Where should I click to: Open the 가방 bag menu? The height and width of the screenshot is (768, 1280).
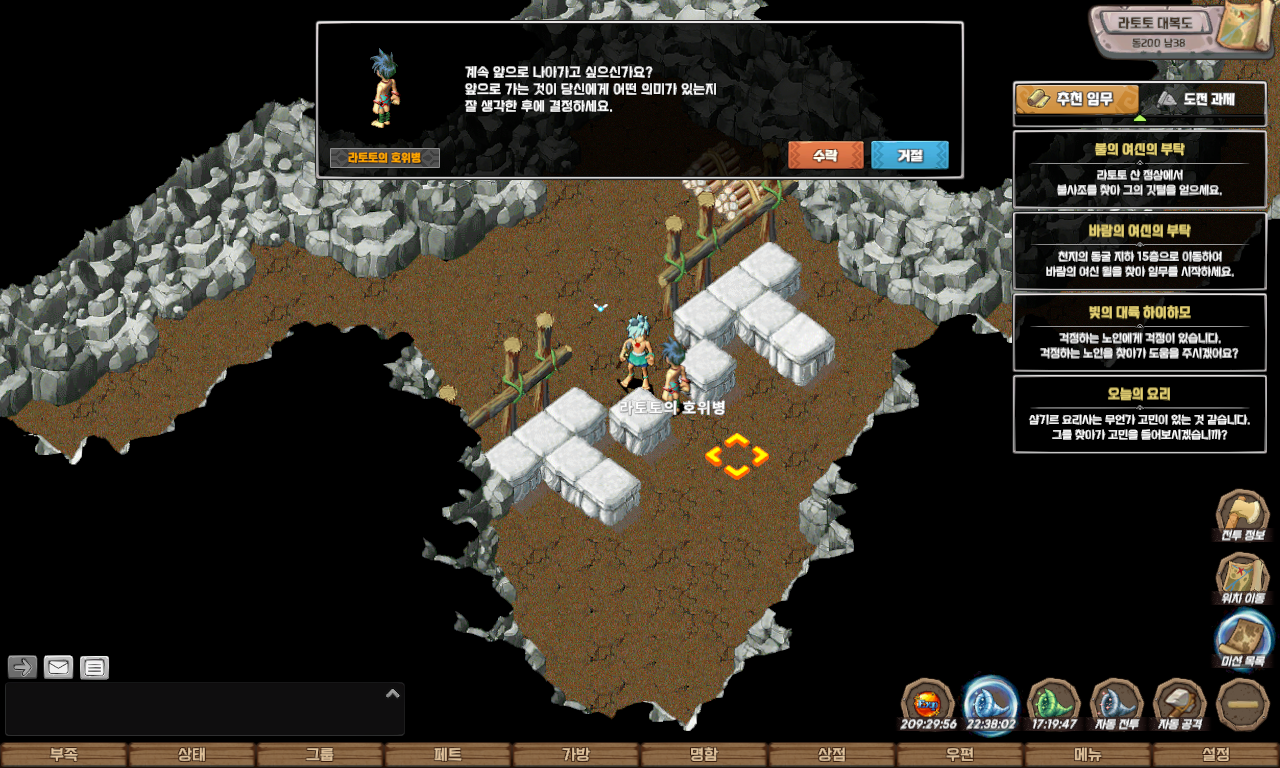(576, 755)
